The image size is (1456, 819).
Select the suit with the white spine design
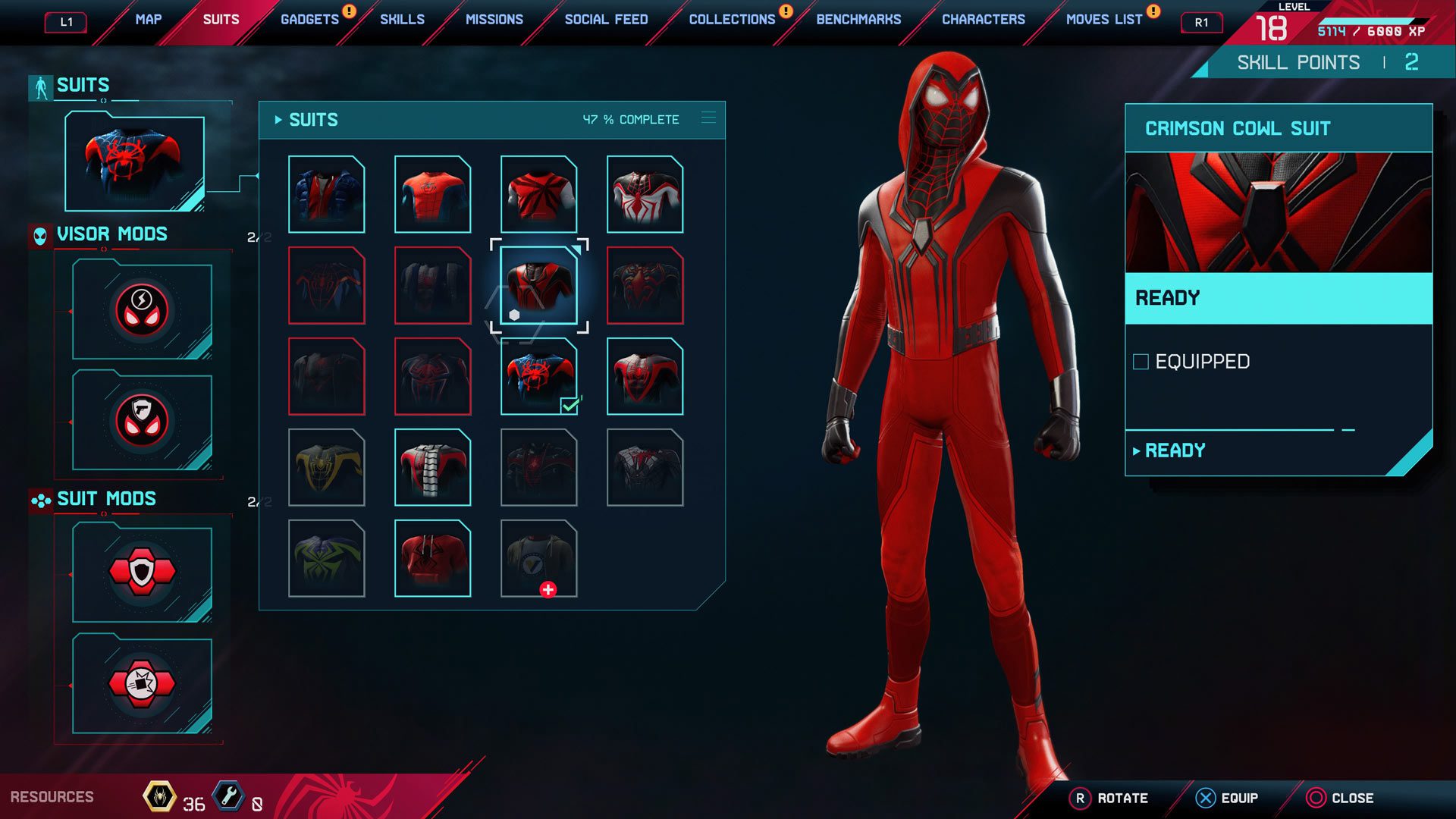432,467
